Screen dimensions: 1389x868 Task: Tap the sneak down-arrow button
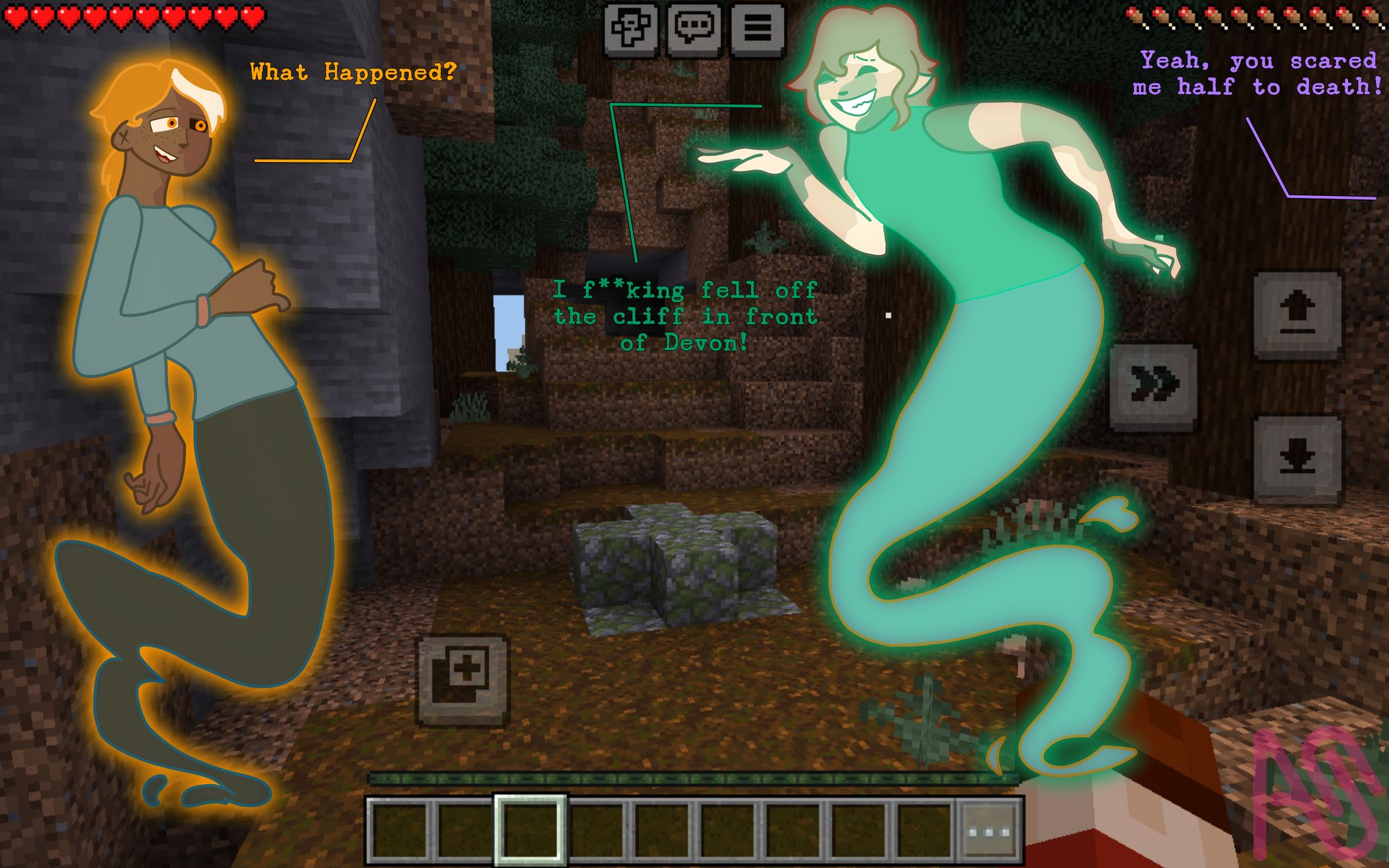(x=1297, y=458)
